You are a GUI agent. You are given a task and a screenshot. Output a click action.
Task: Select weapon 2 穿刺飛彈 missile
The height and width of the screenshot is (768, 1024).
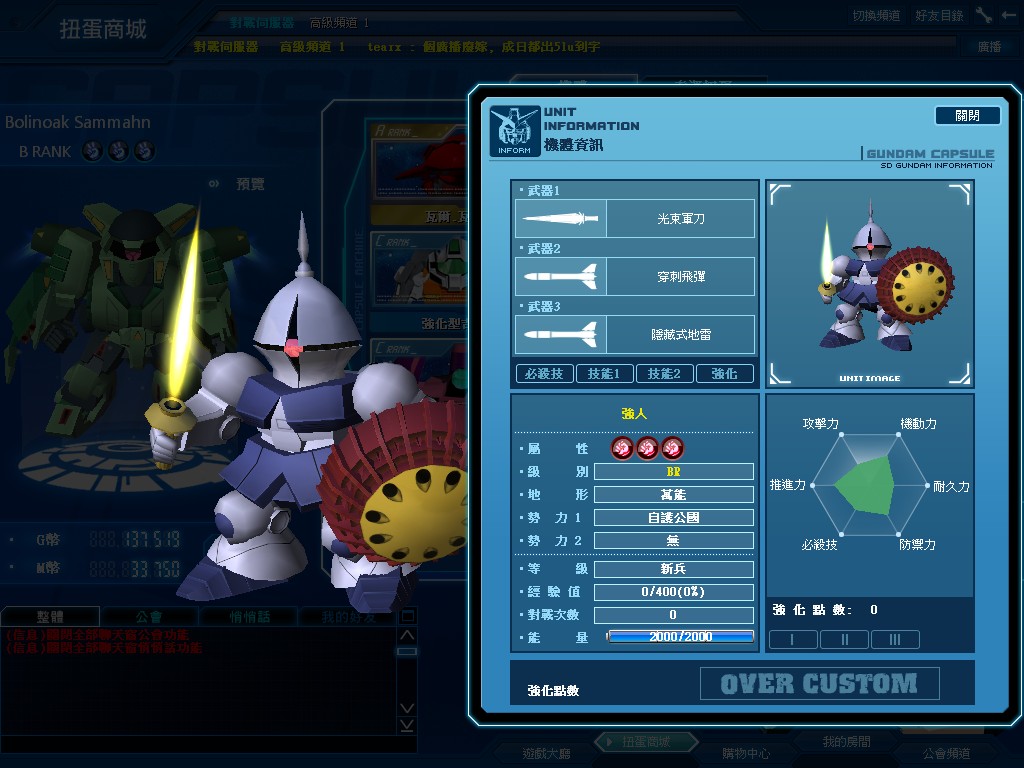pos(635,276)
